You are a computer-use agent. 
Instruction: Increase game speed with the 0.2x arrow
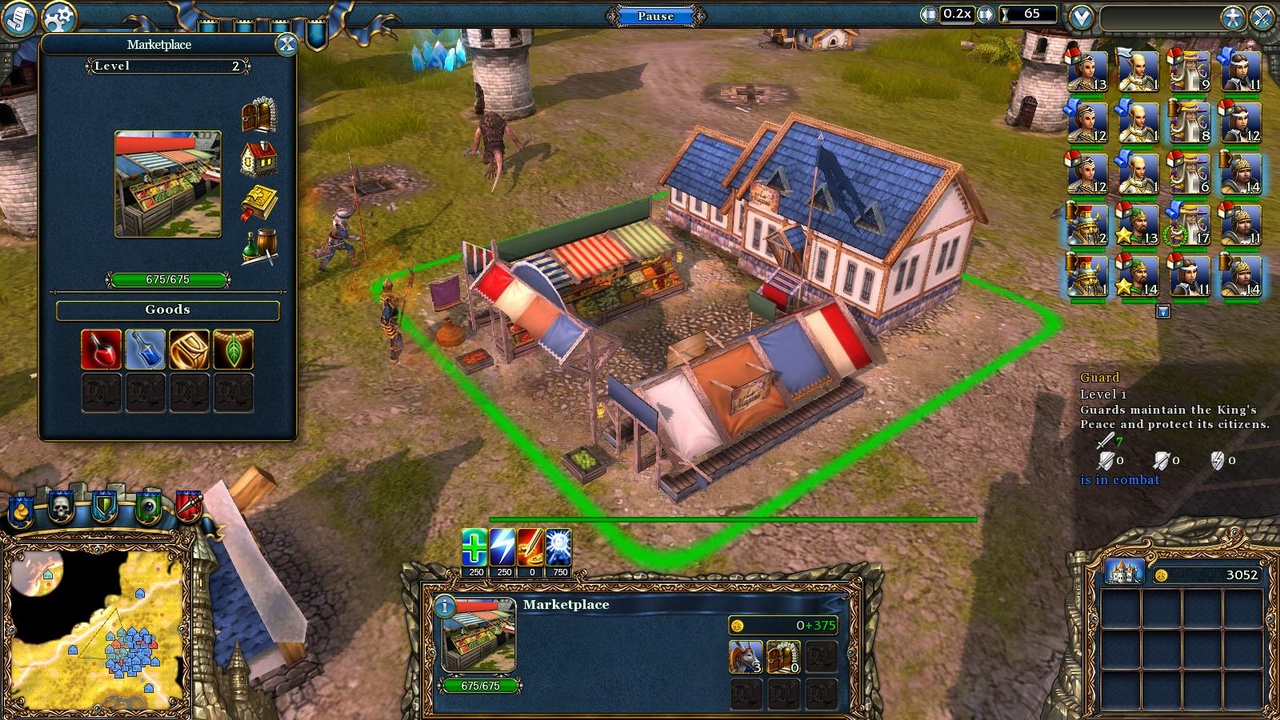[x=984, y=15]
